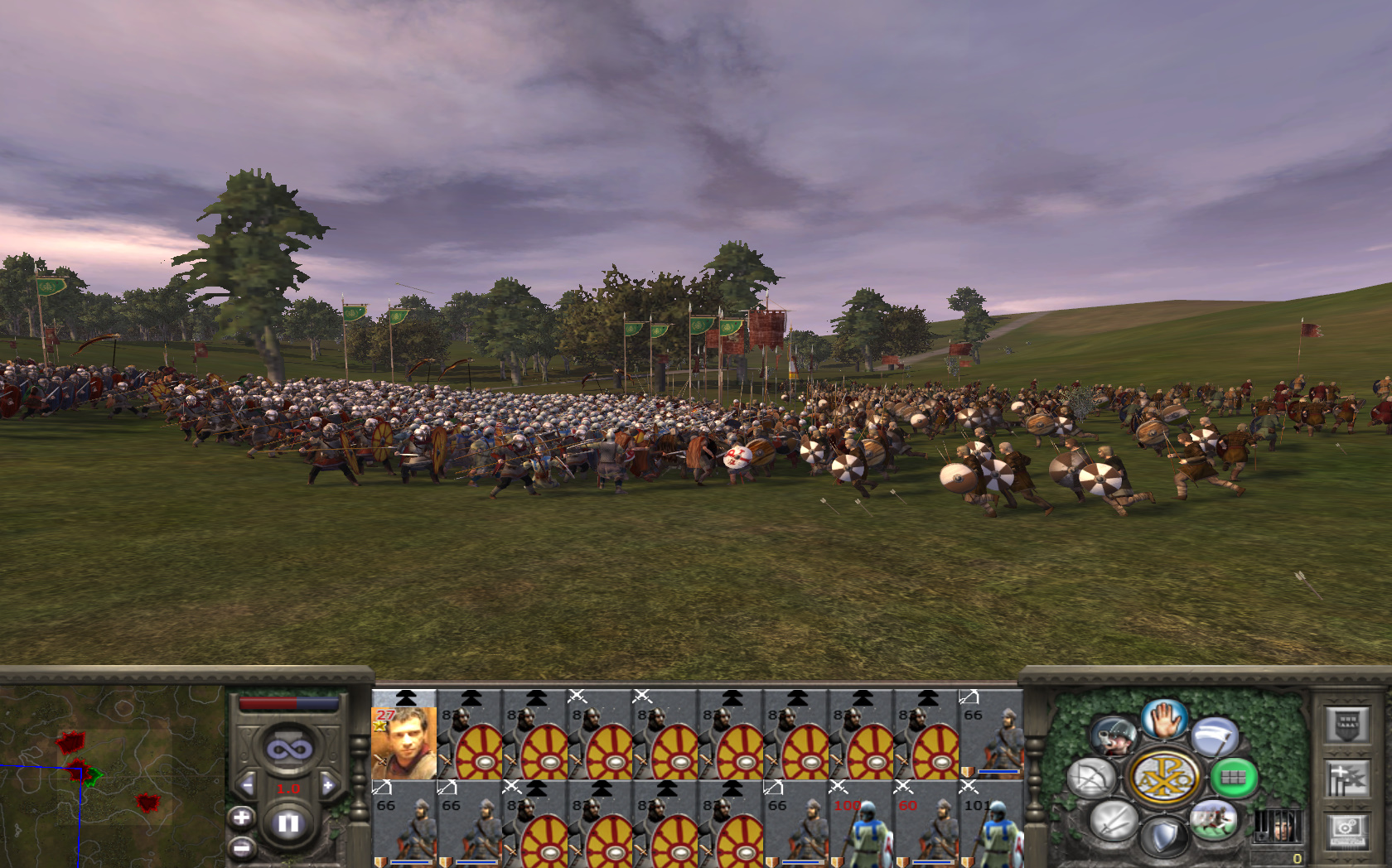Pause the battle with the pause button
This screenshot has height=868, width=1392.
(288, 823)
